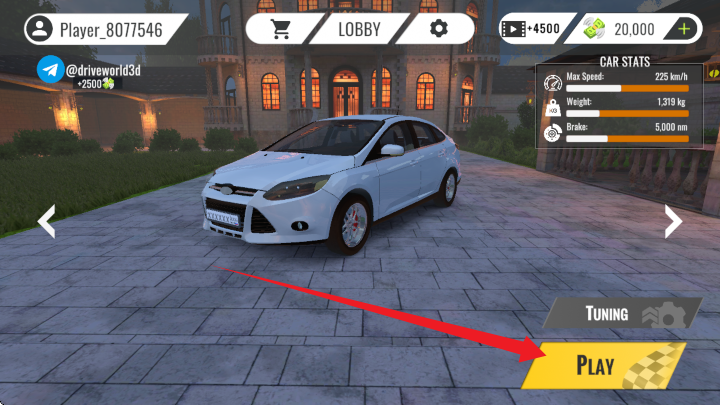Switch to the next car
Viewport: 720px width, 405px height.
point(673,221)
